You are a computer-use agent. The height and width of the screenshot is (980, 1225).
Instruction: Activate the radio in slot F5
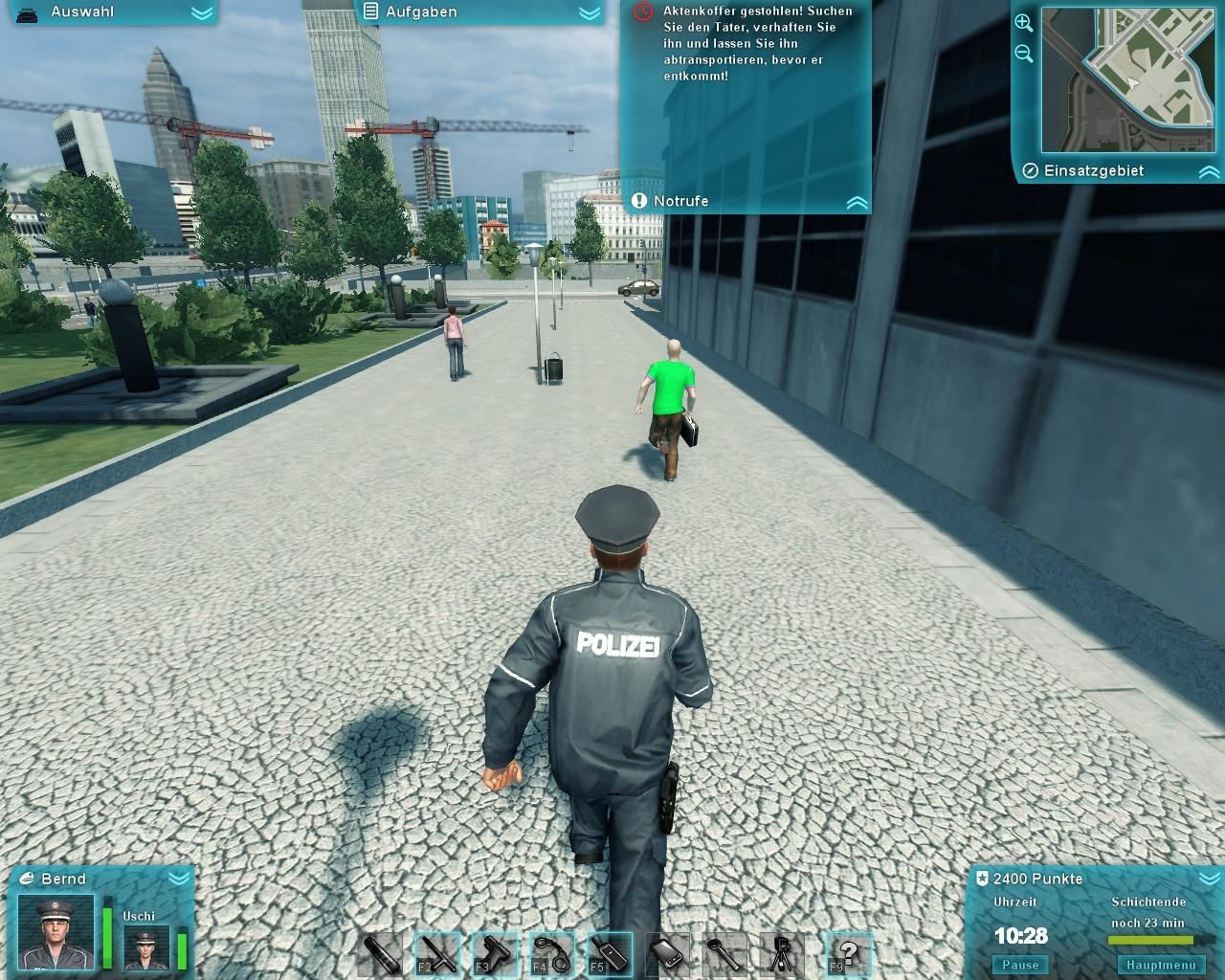pos(609,954)
